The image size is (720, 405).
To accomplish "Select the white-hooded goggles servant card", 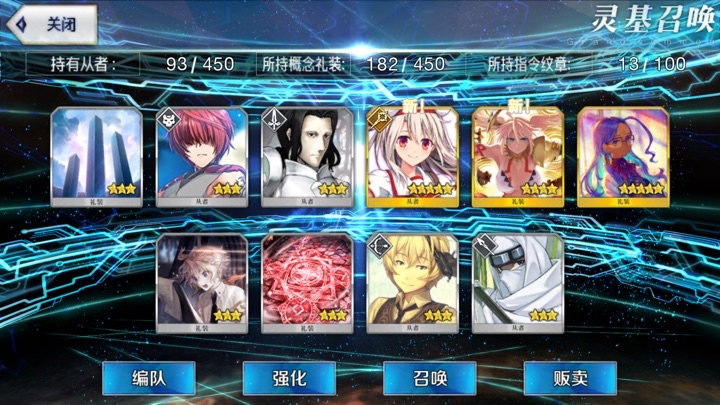I will click(x=517, y=281).
